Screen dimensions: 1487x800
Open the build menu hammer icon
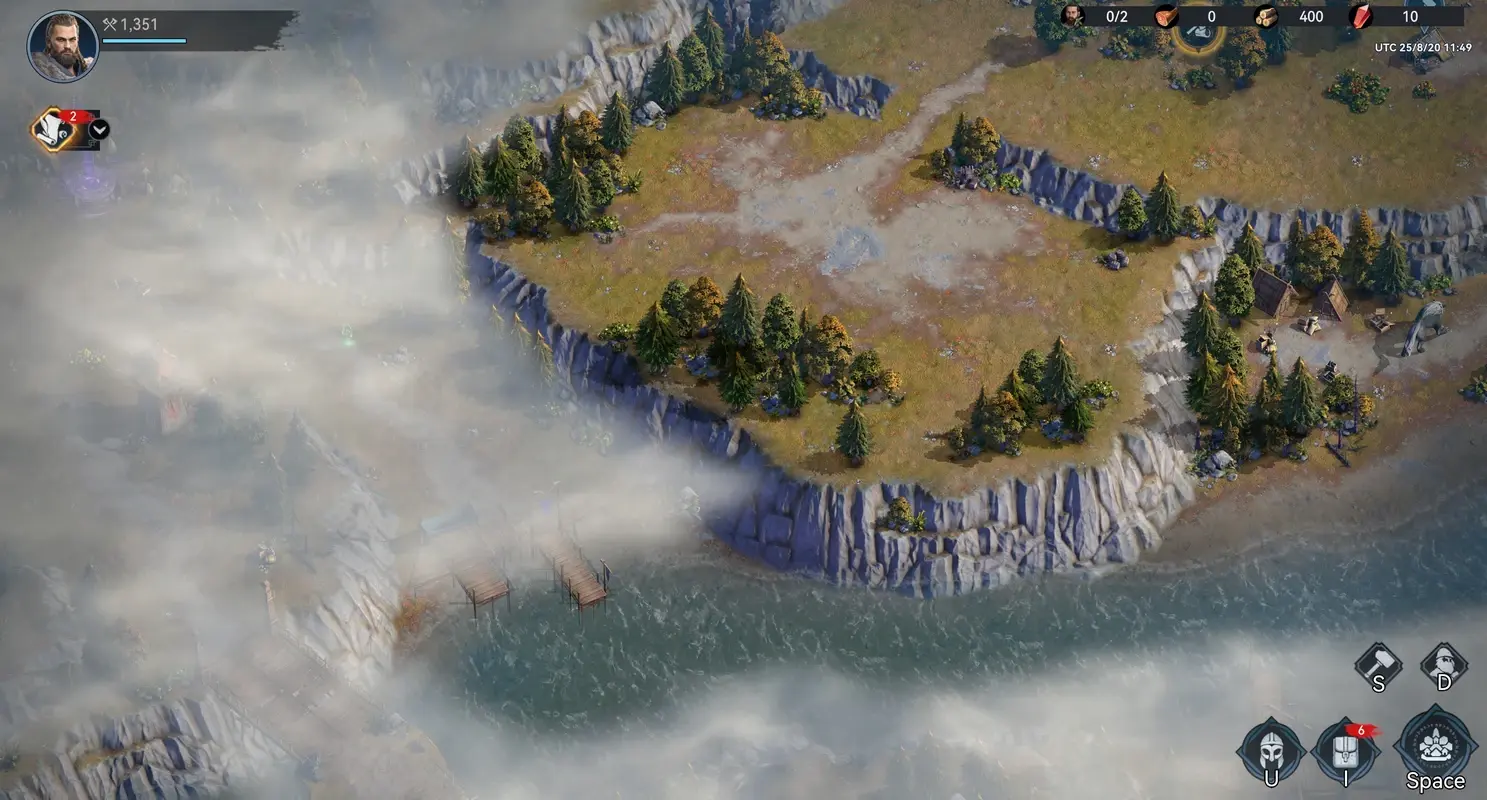click(x=1377, y=666)
